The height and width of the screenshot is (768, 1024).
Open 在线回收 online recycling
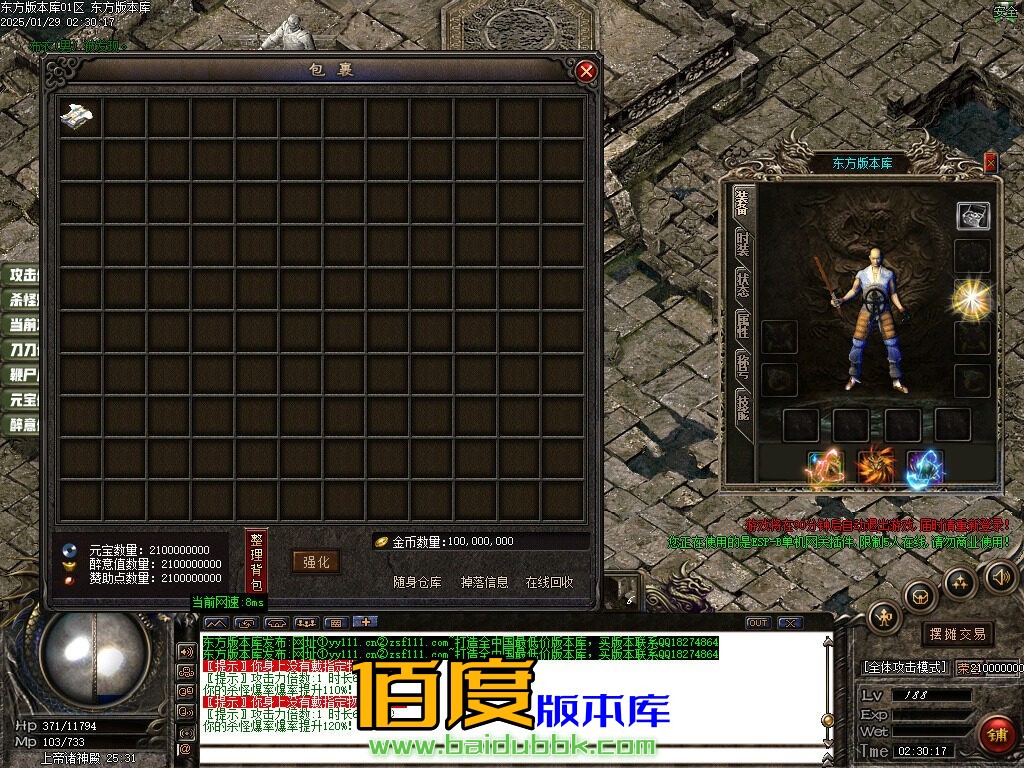(549, 582)
